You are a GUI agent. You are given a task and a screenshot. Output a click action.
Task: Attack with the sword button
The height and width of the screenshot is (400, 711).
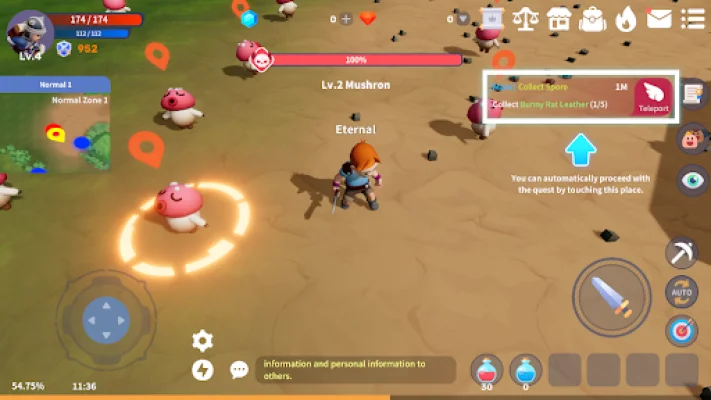(611, 297)
